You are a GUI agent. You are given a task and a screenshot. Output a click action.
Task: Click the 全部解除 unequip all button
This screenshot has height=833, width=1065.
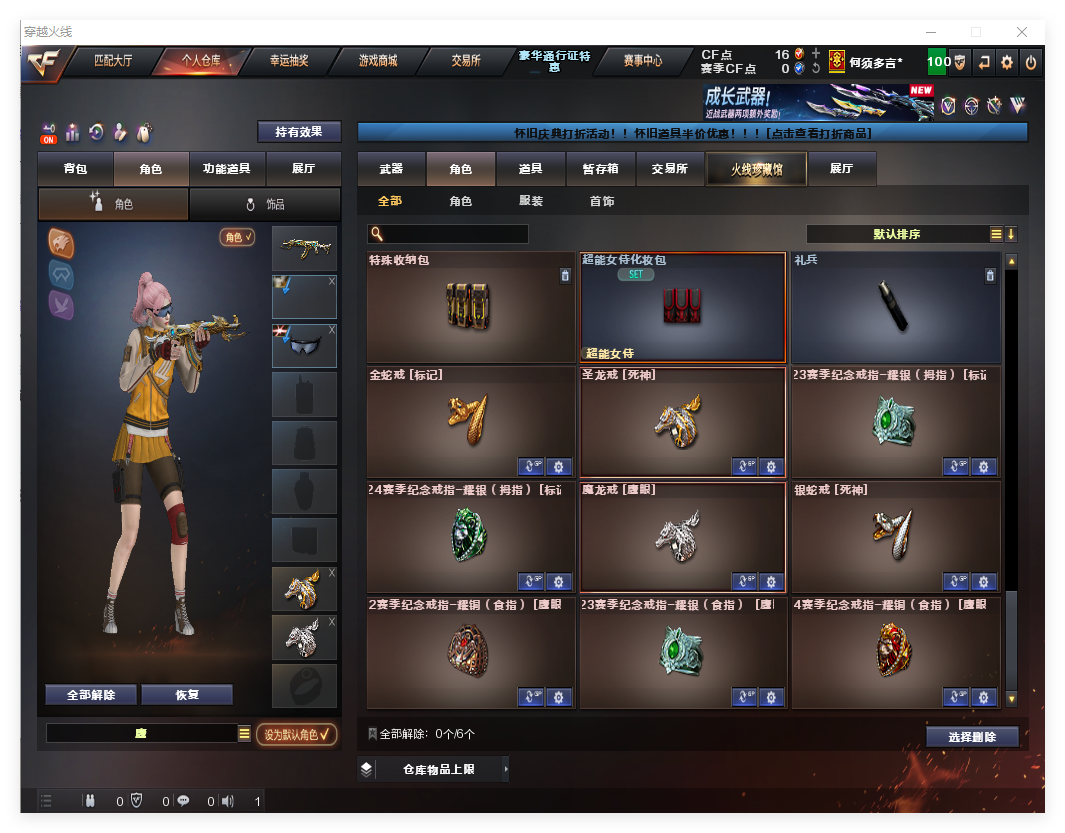click(x=91, y=695)
